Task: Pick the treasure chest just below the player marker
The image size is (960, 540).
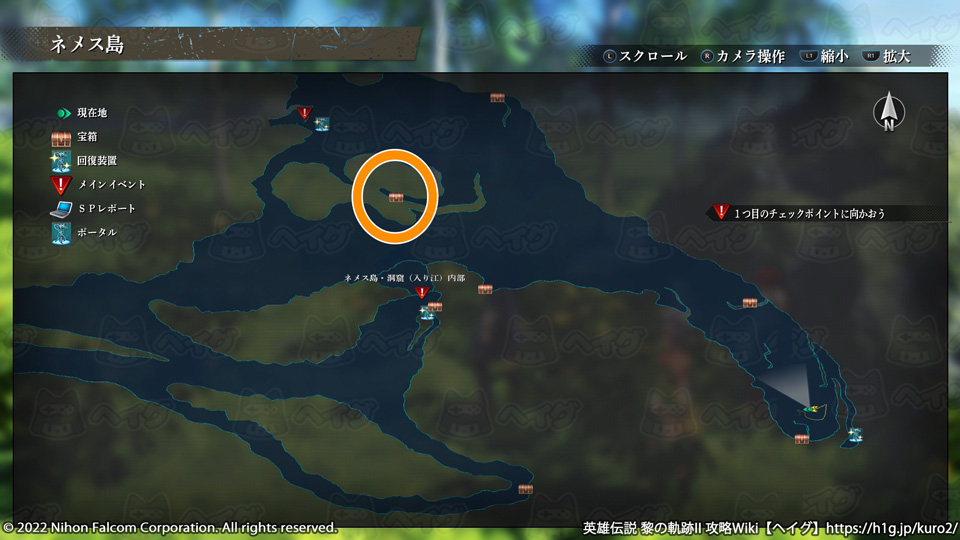Action: (801, 439)
